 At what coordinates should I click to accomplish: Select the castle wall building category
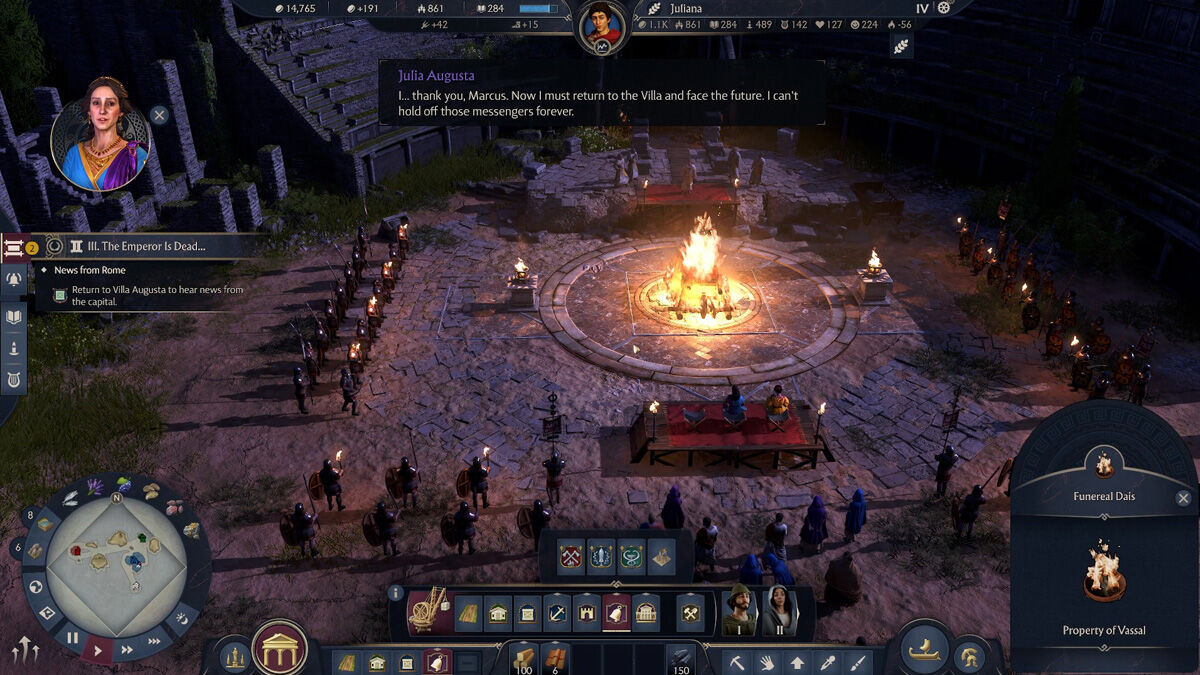pos(587,612)
